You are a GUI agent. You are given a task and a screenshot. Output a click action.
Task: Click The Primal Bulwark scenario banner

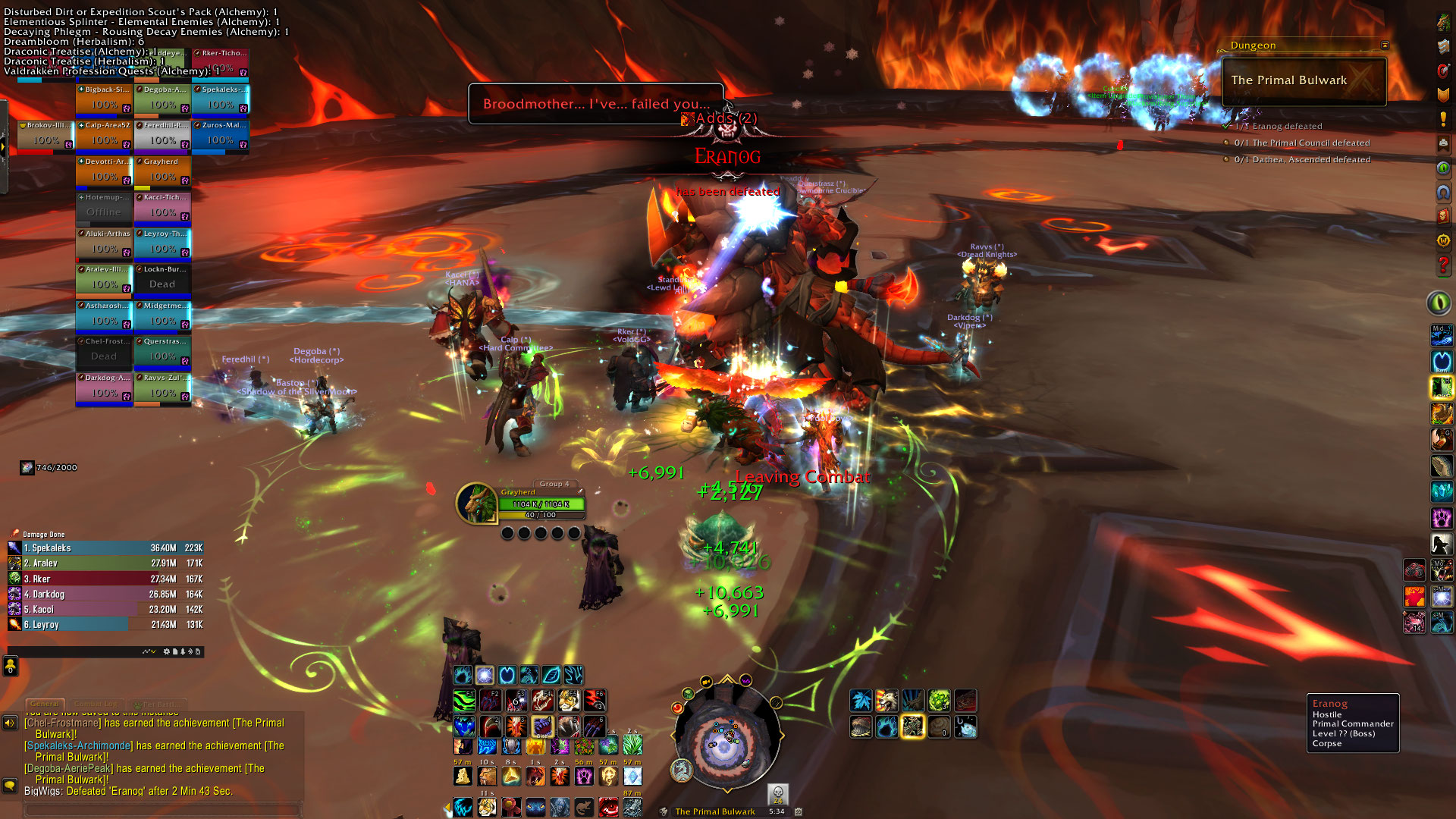(x=1304, y=80)
